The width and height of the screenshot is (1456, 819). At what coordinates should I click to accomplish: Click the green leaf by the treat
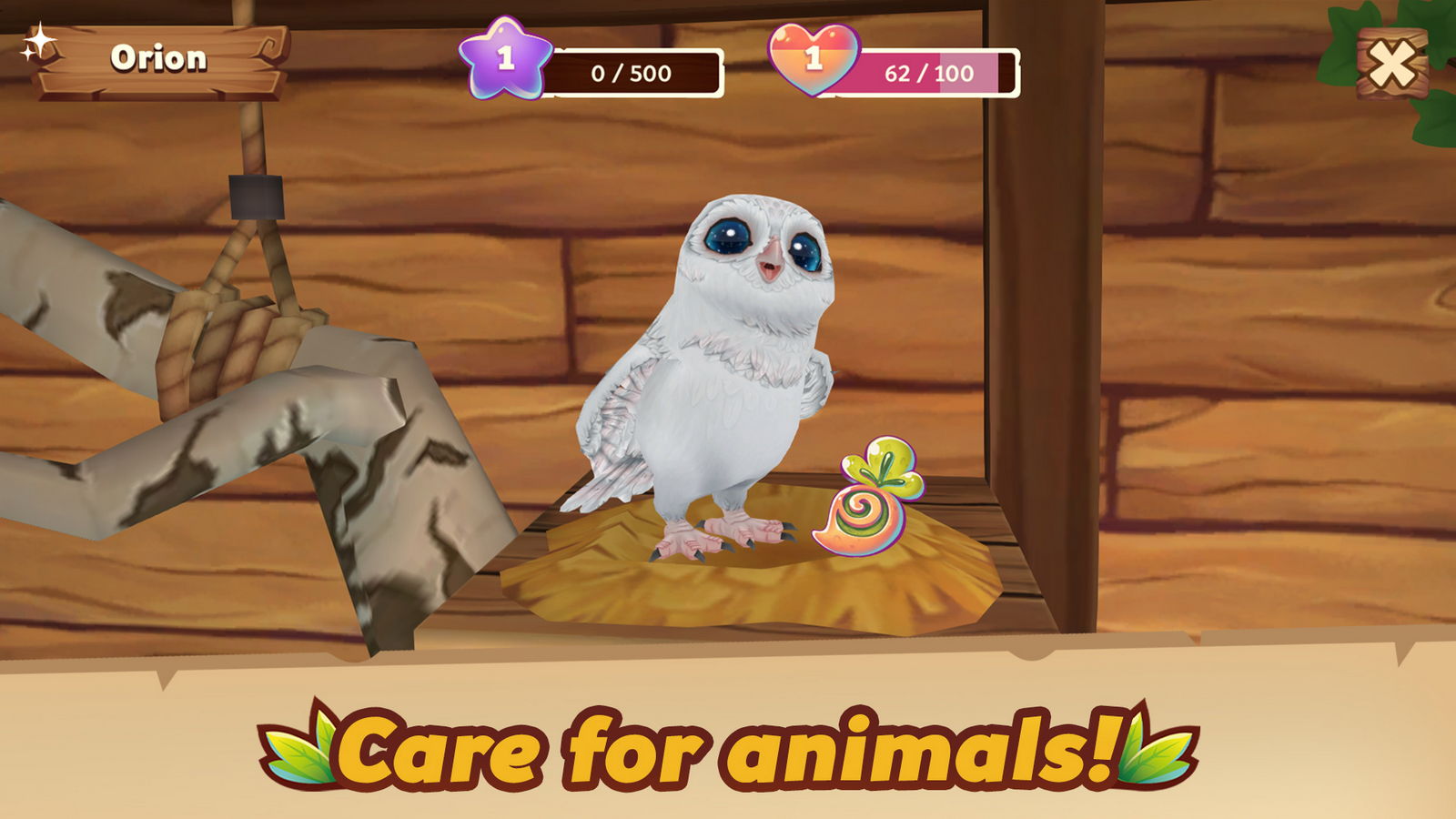(x=887, y=460)
